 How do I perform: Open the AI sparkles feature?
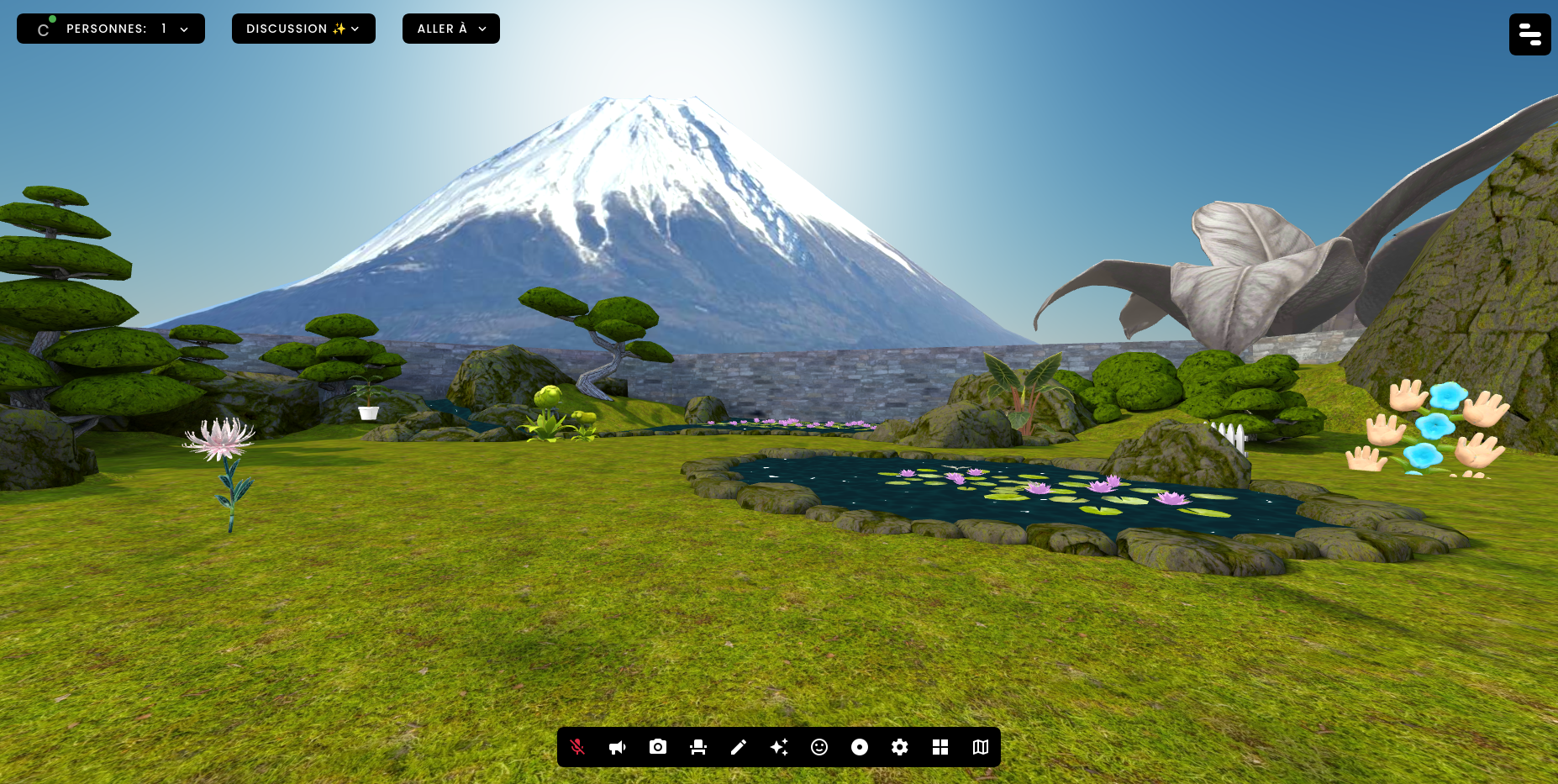pyautogui.click(x=779, y=747)
